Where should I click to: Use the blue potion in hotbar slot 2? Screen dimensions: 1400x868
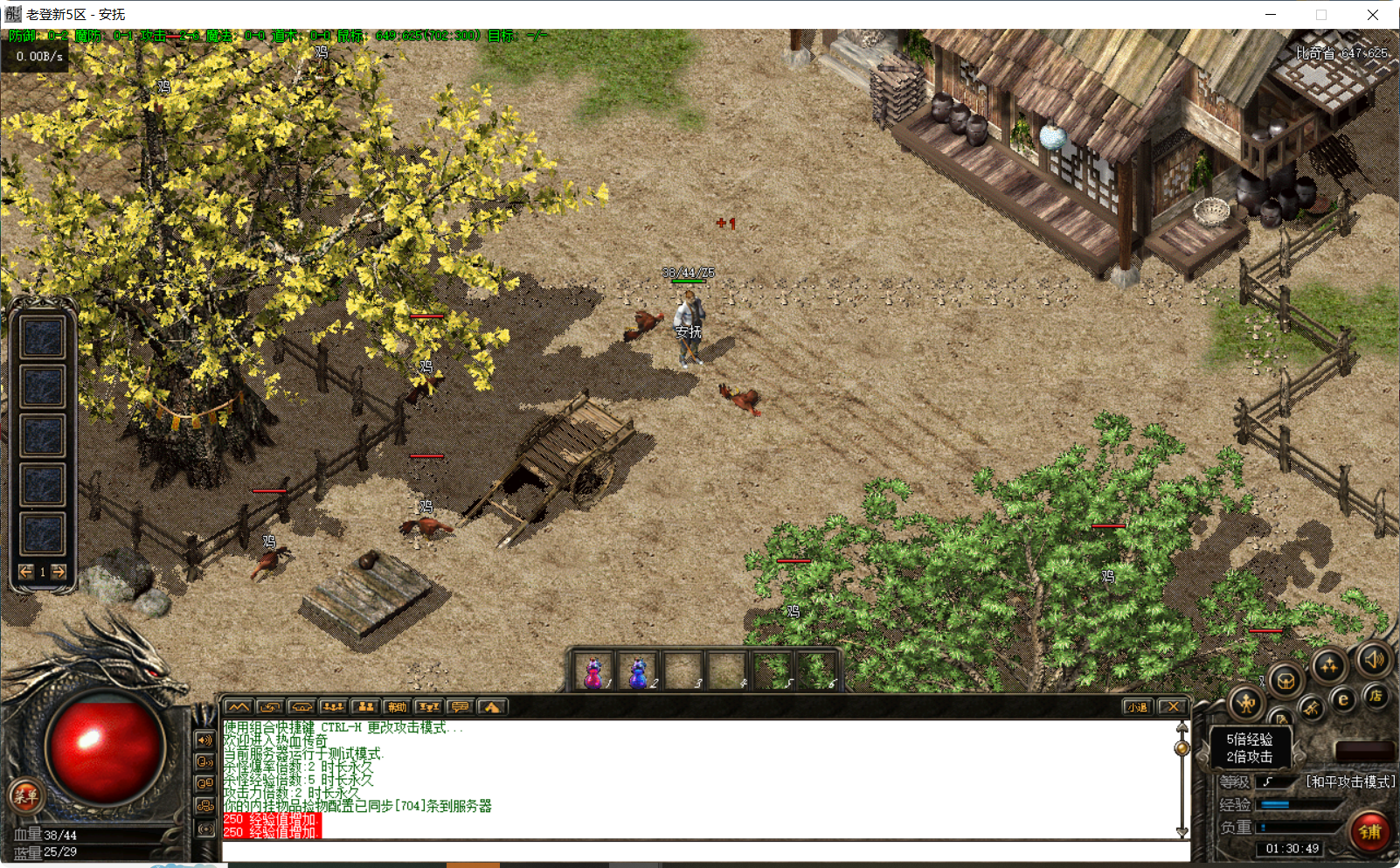click(638, 673)
